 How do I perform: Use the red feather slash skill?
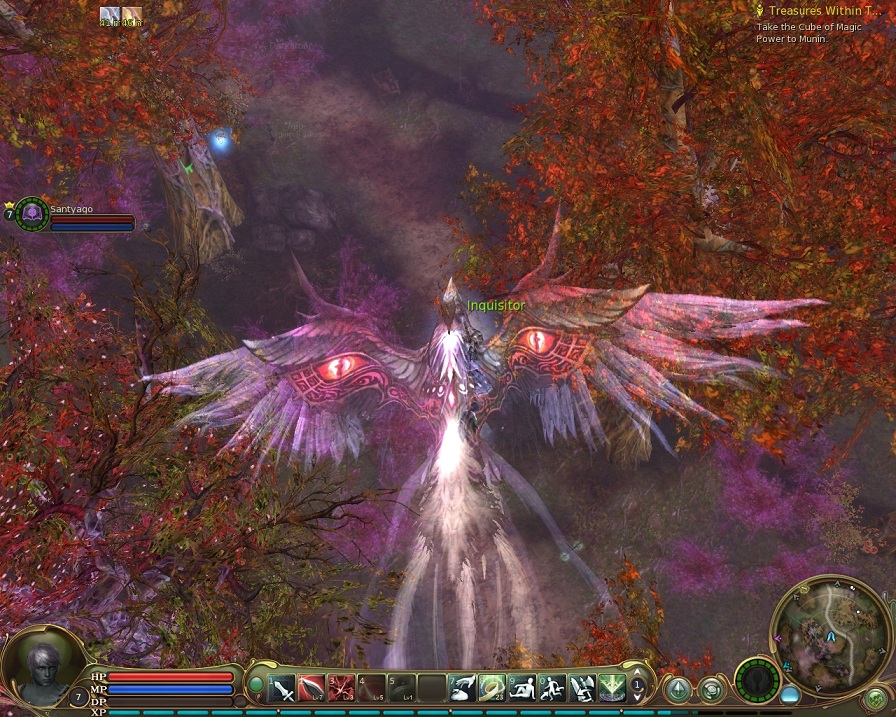click(x=312, y=688)
